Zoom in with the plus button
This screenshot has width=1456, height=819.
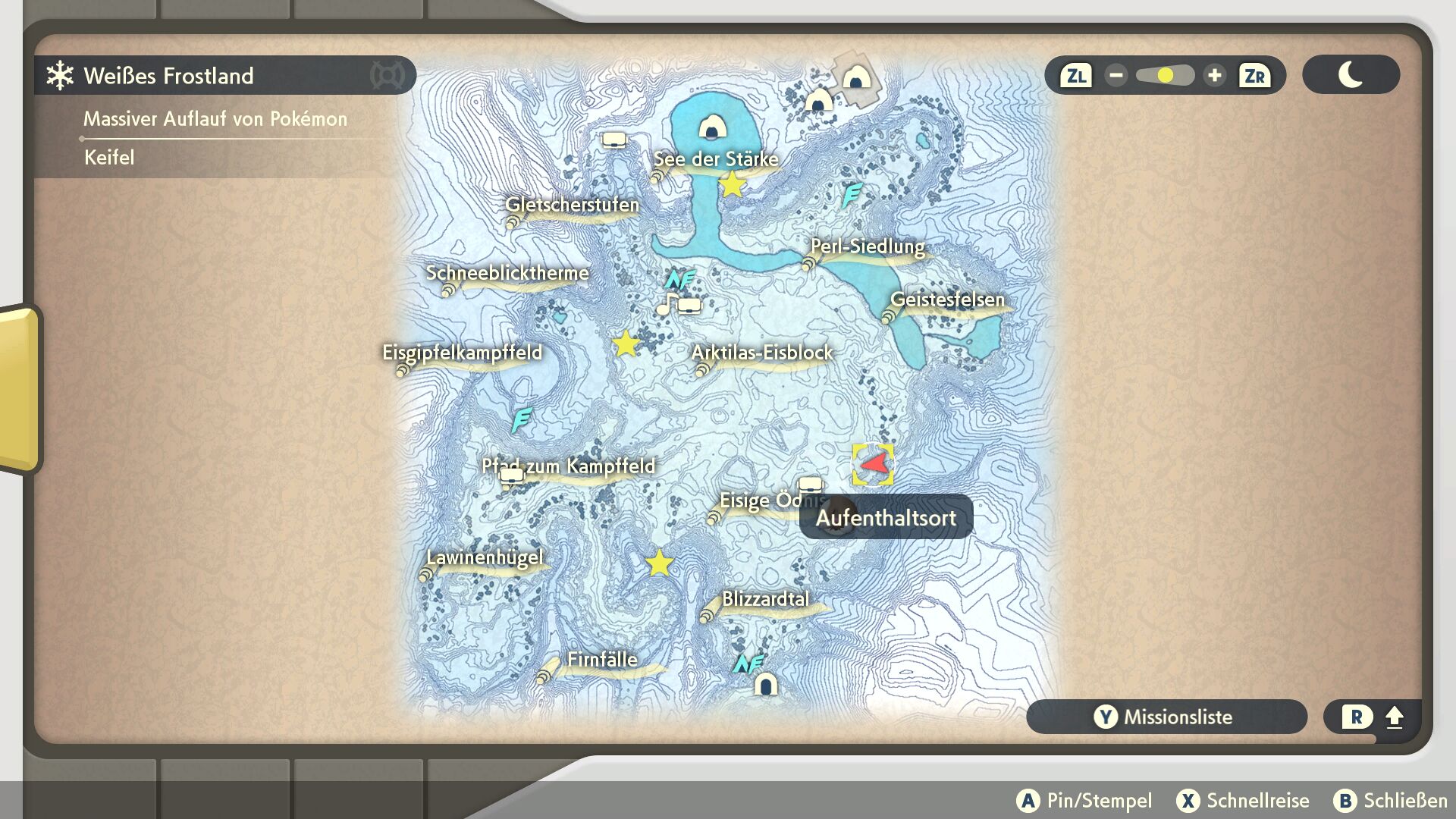1214,76
